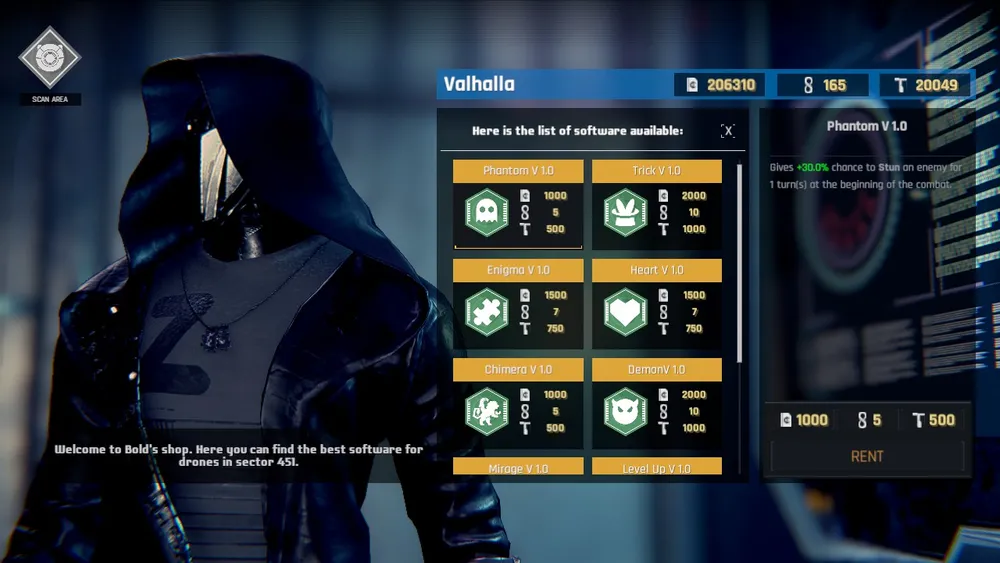Pick the Enigma V 1.0 software
The height and width of the screenshot is (563, 1000).
pos(518,304)
